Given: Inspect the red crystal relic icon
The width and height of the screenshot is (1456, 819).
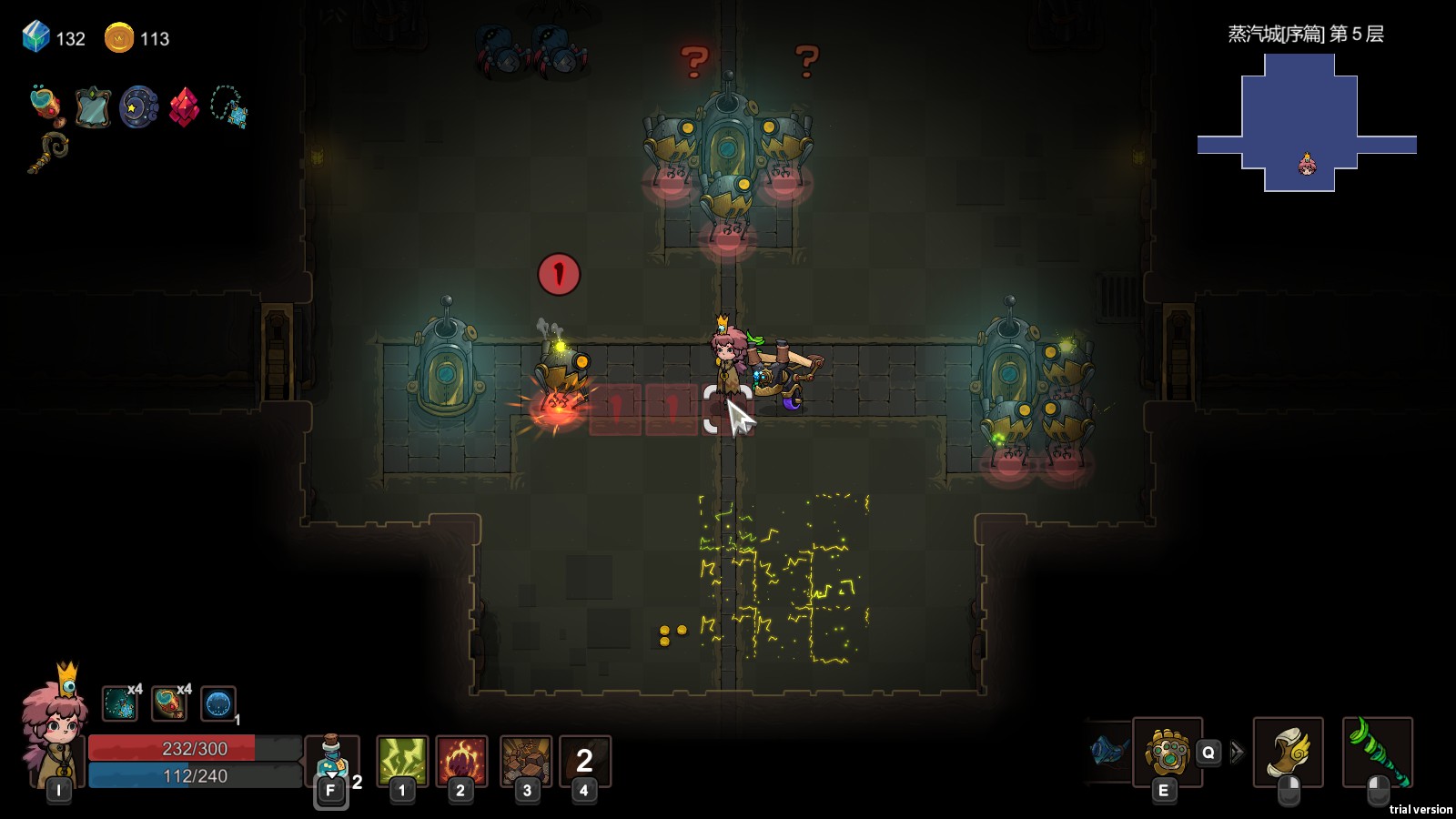Looking at the screenshot, I should [x=184, y=107].
